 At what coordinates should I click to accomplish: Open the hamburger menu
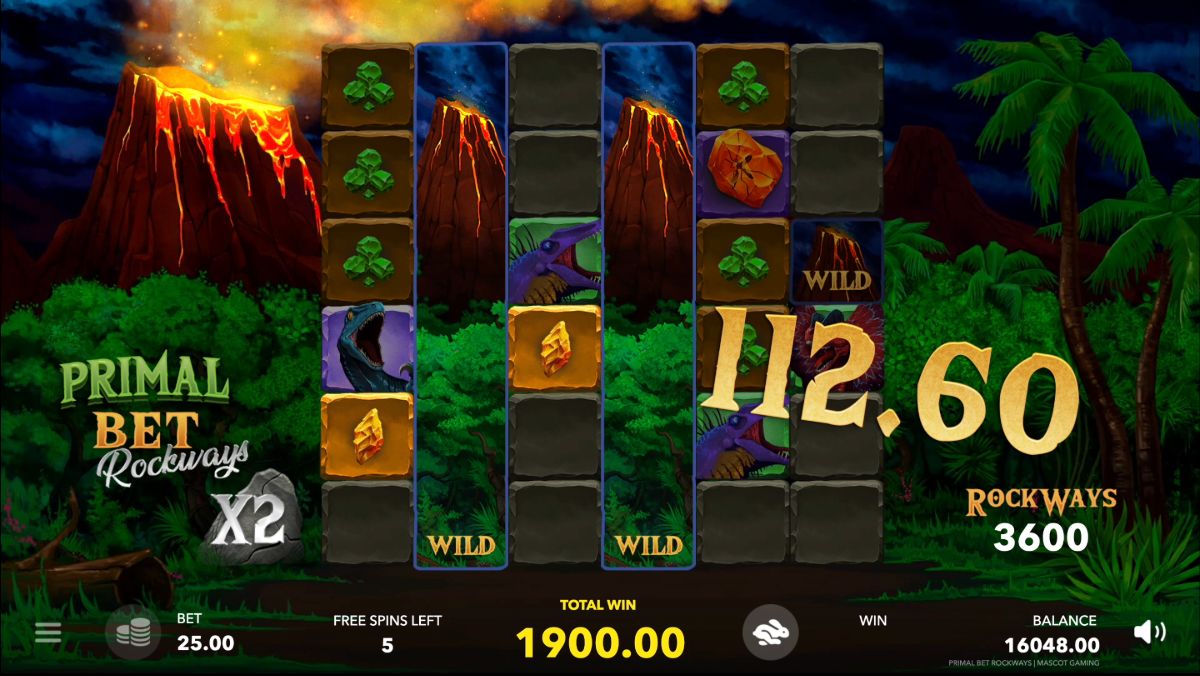click(x=48, y=632)
